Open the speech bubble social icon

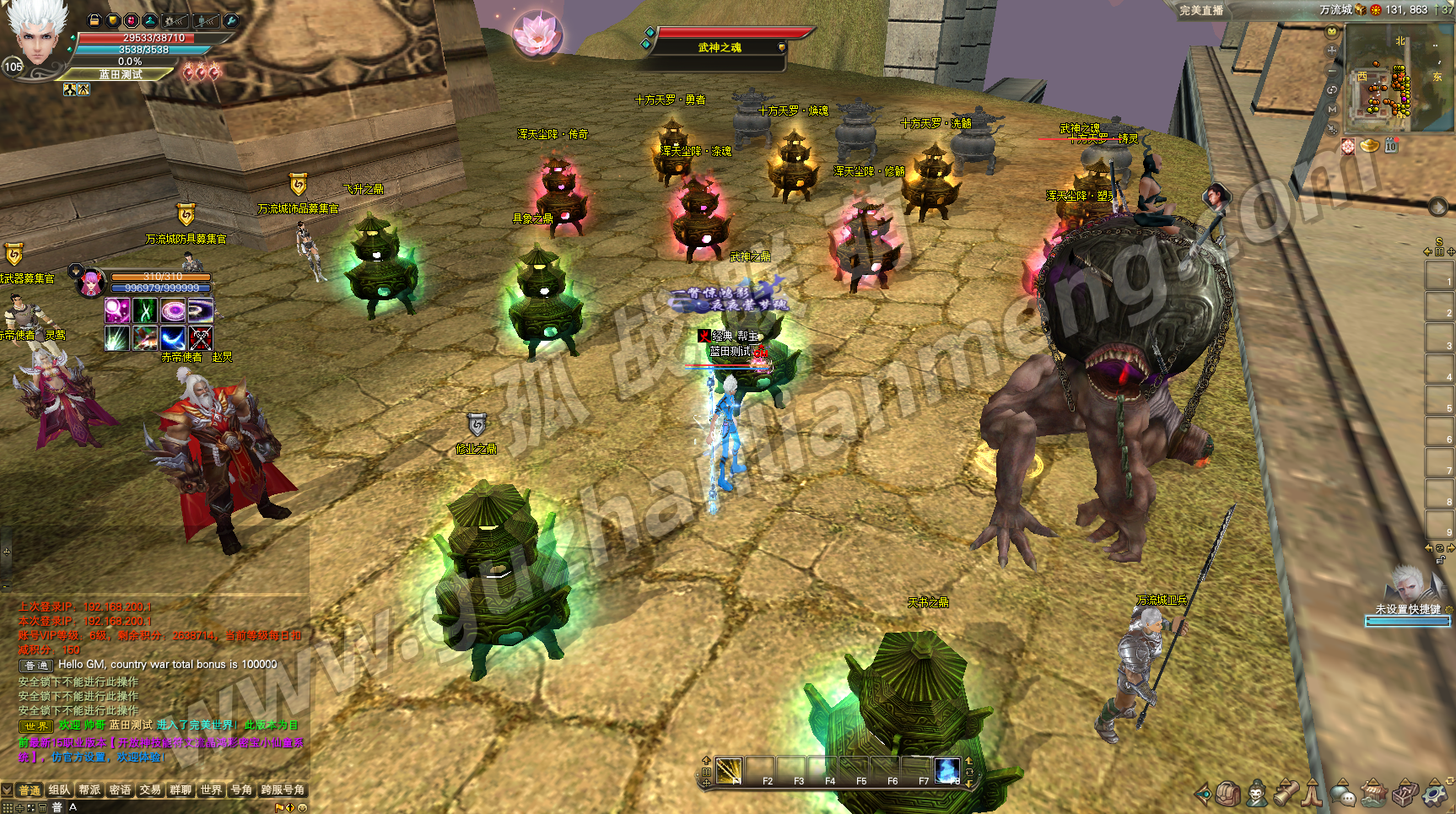1342,794
